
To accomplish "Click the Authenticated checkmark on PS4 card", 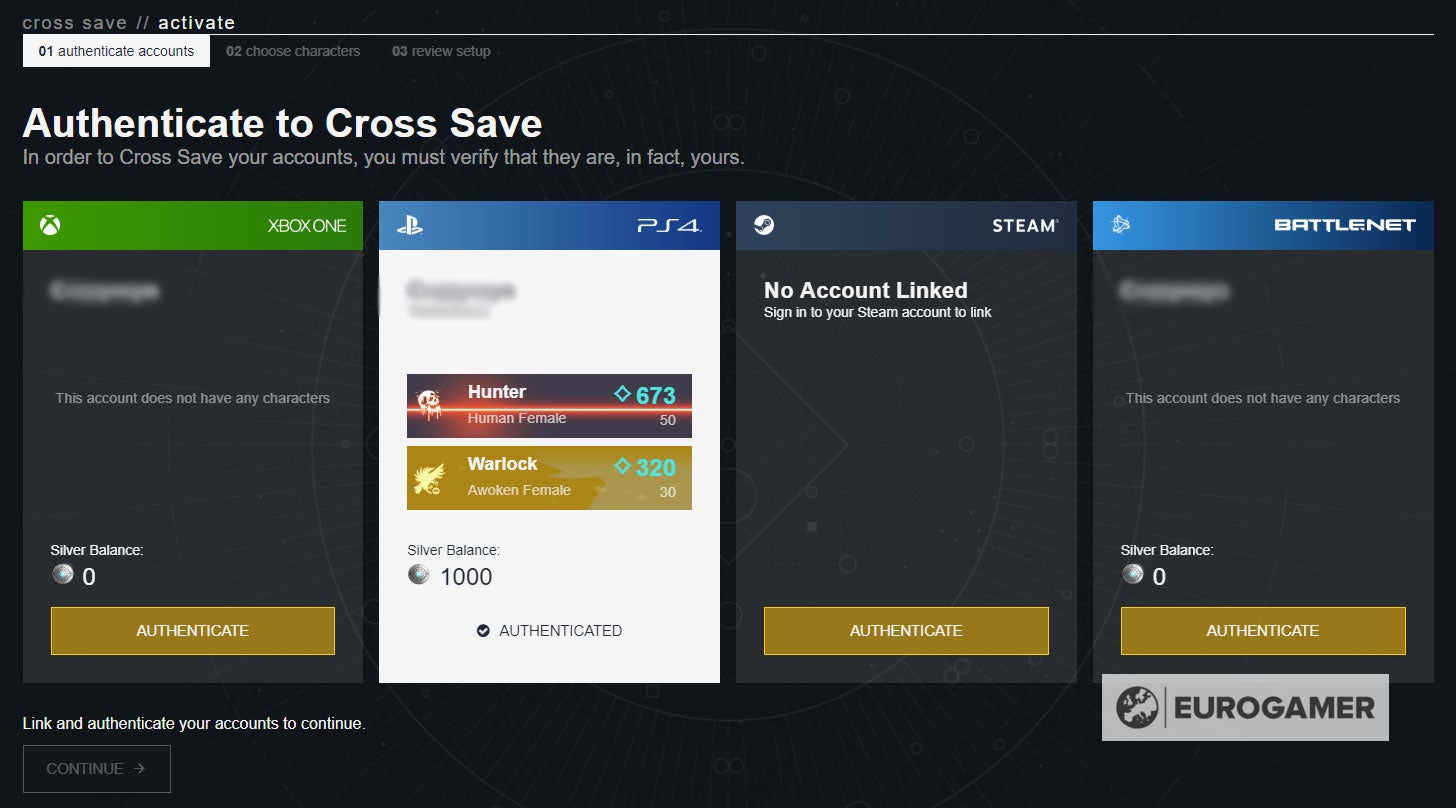I will (482, 630).
